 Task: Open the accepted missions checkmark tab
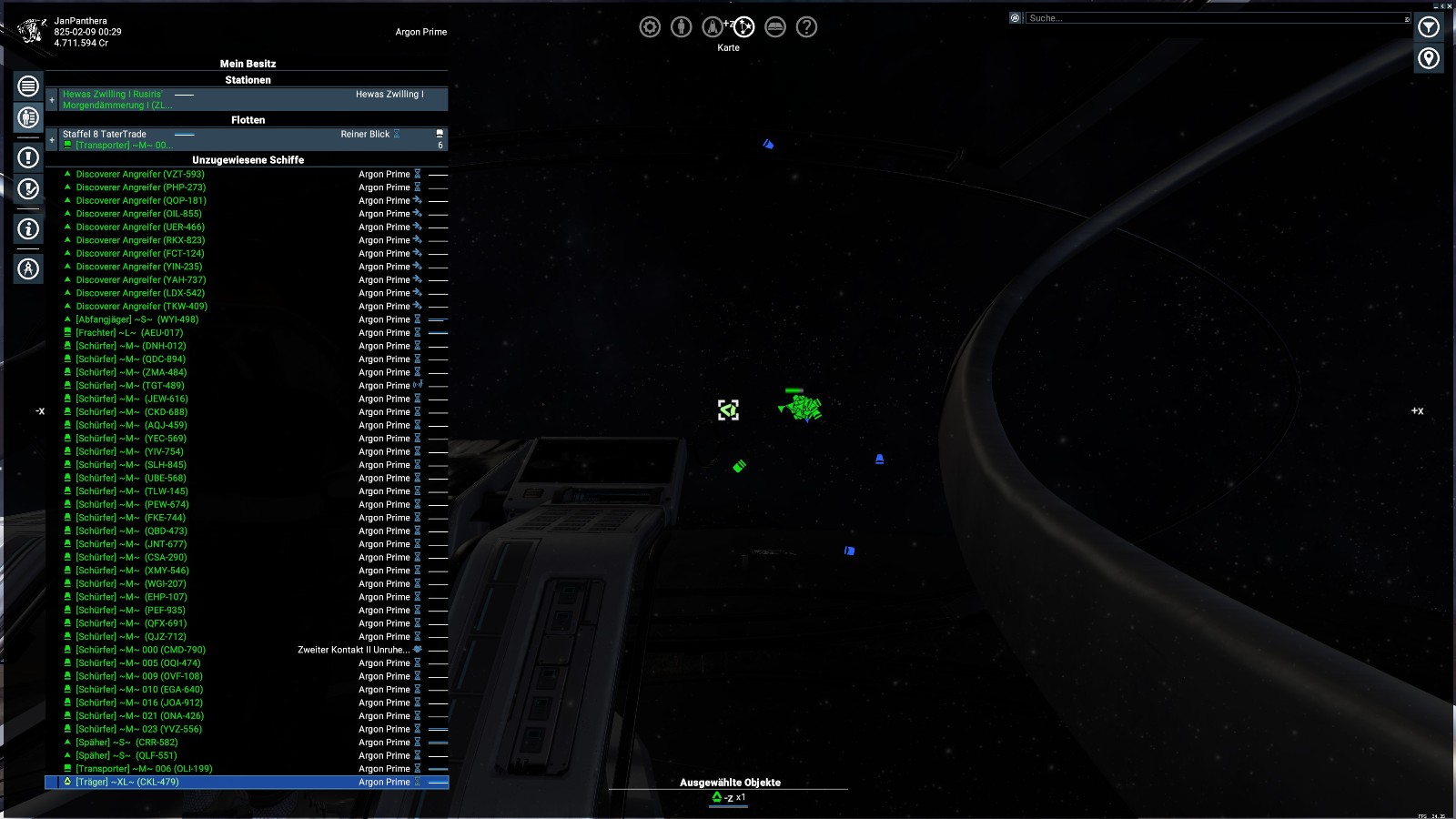click(28, 189)
